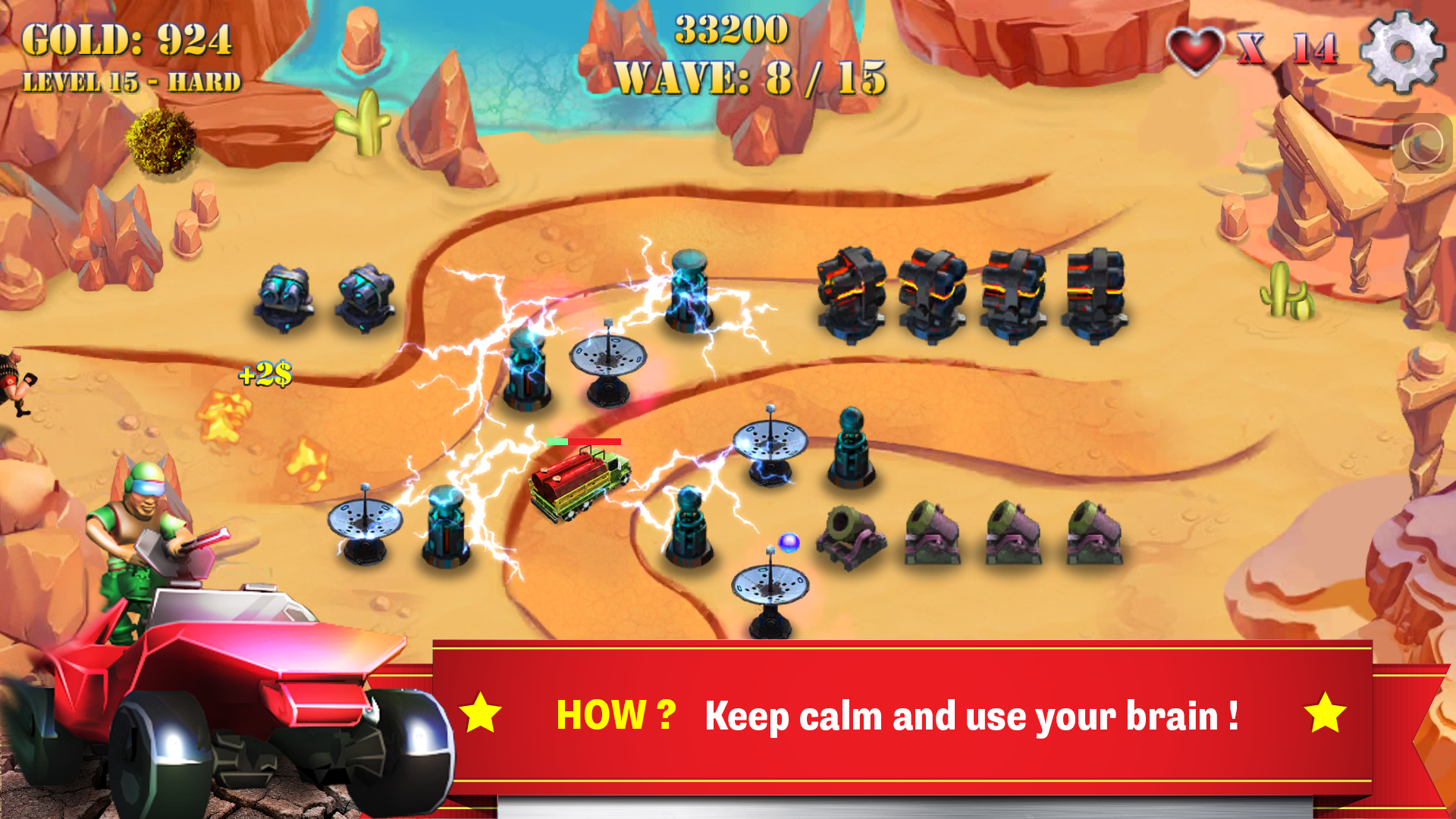Open the settings gear icon
The width and height of the screenshot is (1456, 819).
tap(1404, 52)
